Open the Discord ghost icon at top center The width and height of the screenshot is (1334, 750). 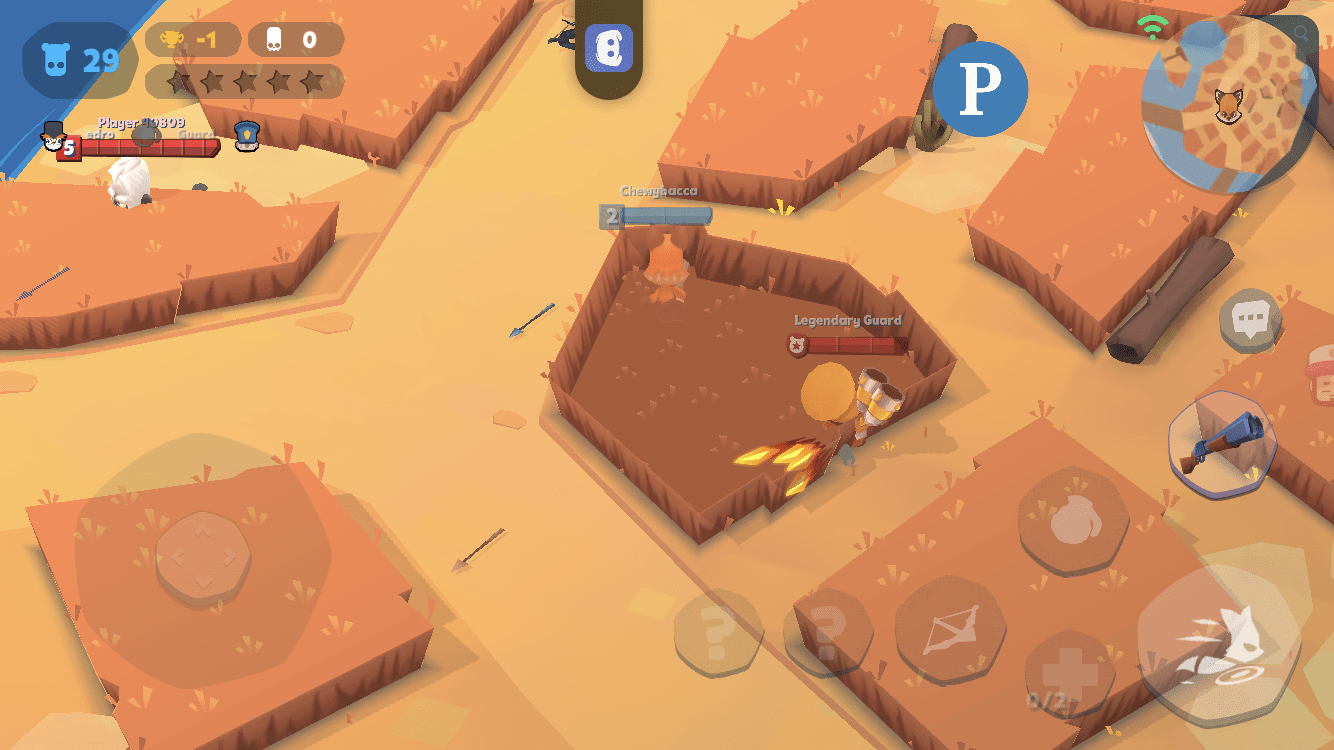(x=611, y=48)
